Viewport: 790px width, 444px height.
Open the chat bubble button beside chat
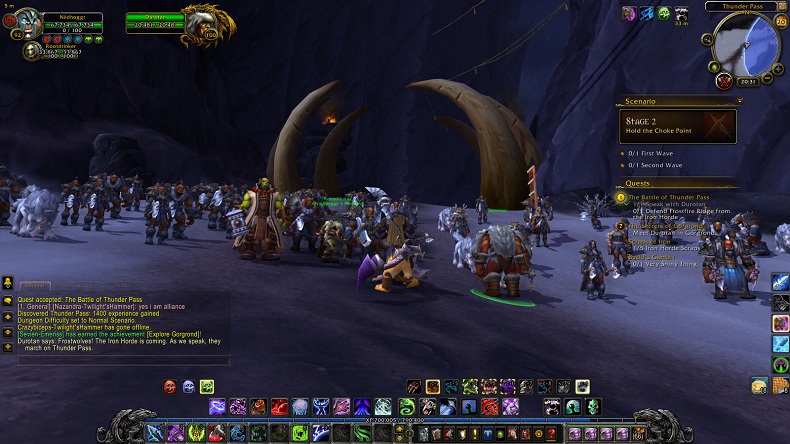pyautogui.click(x=7, y=299)
